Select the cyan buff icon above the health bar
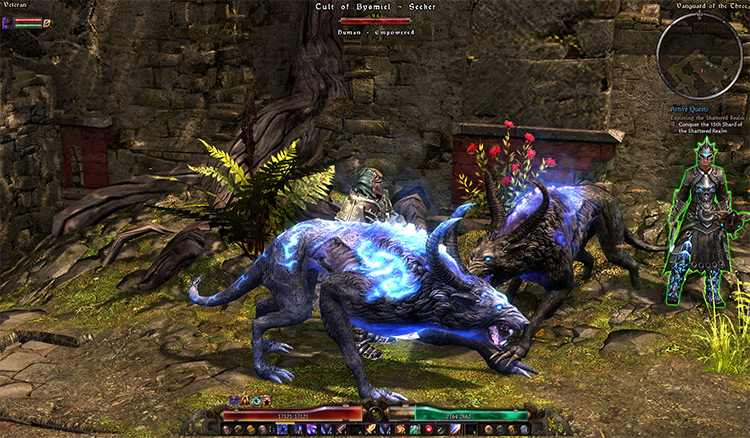 (254, 400)
